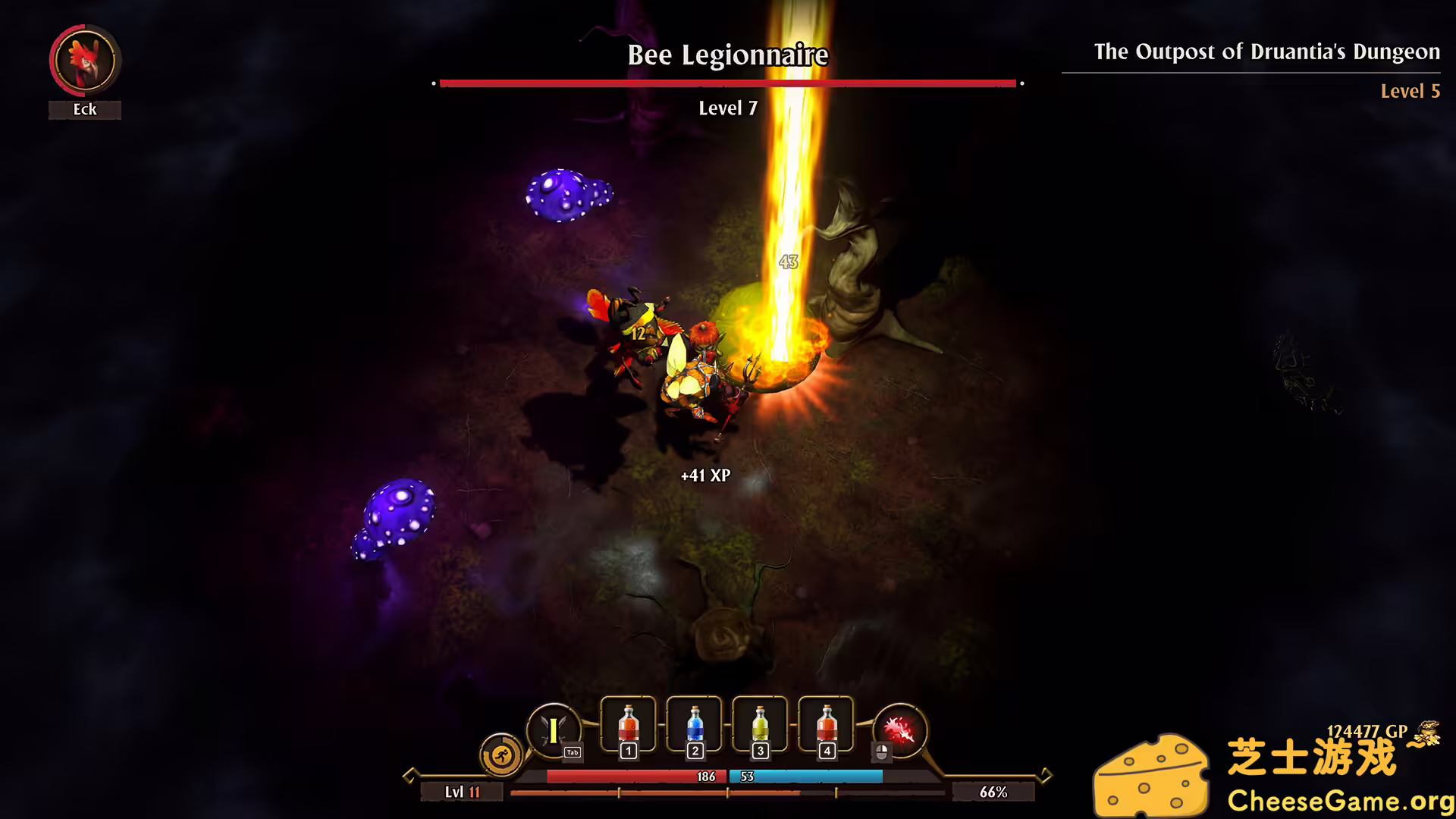Click the blue mana bar showing 53
This screenshot has width=1456, height=819.
tap(808, 776)
